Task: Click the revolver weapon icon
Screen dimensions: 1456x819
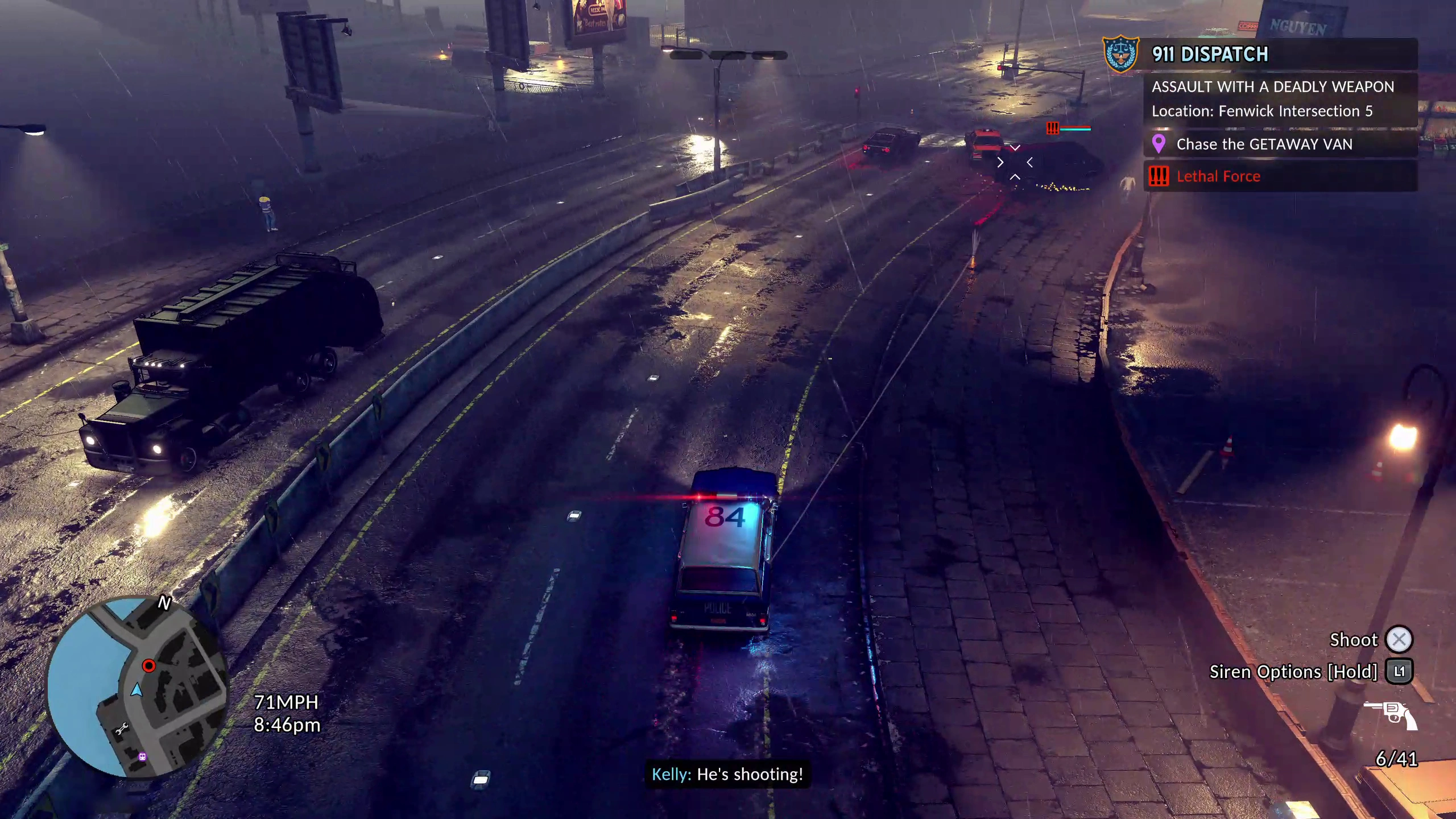Action: point(1391,715)
